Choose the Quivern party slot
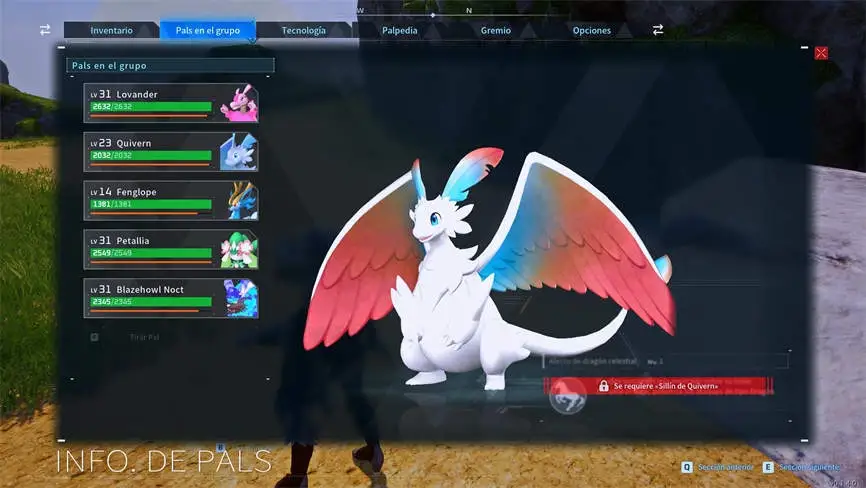Screen dimensions: 866x488 click(x=171, y=152)
